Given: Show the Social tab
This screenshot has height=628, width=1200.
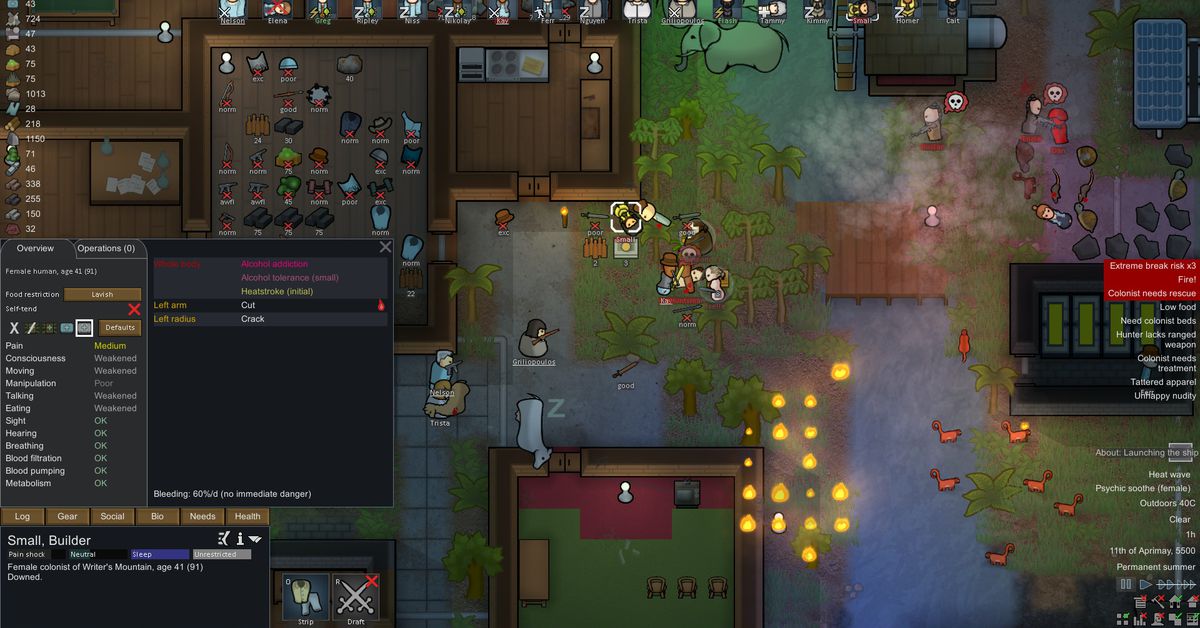Looking at the screenshot, I should pos(112,516).
